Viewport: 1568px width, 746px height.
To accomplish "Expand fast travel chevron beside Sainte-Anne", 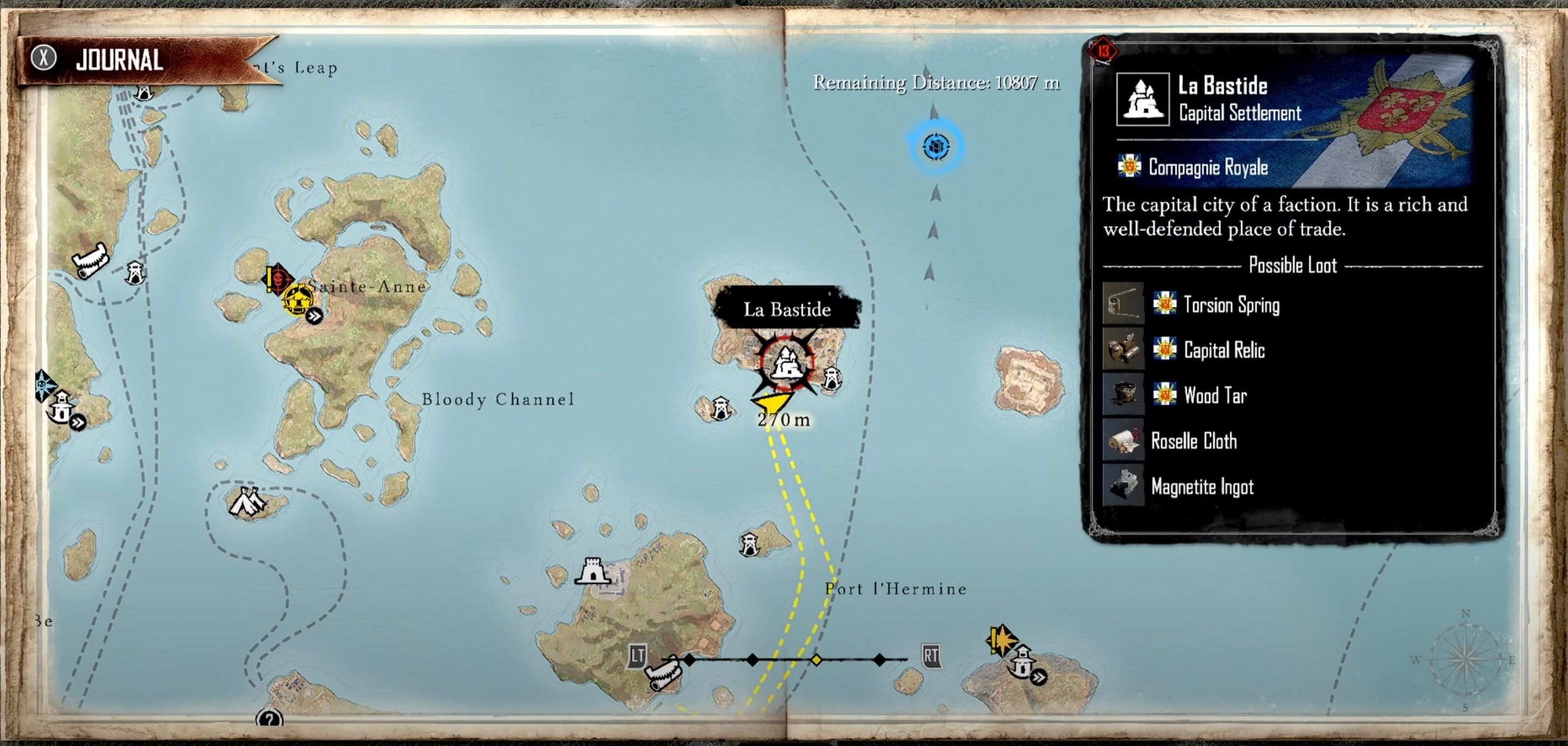I will 314,316.
